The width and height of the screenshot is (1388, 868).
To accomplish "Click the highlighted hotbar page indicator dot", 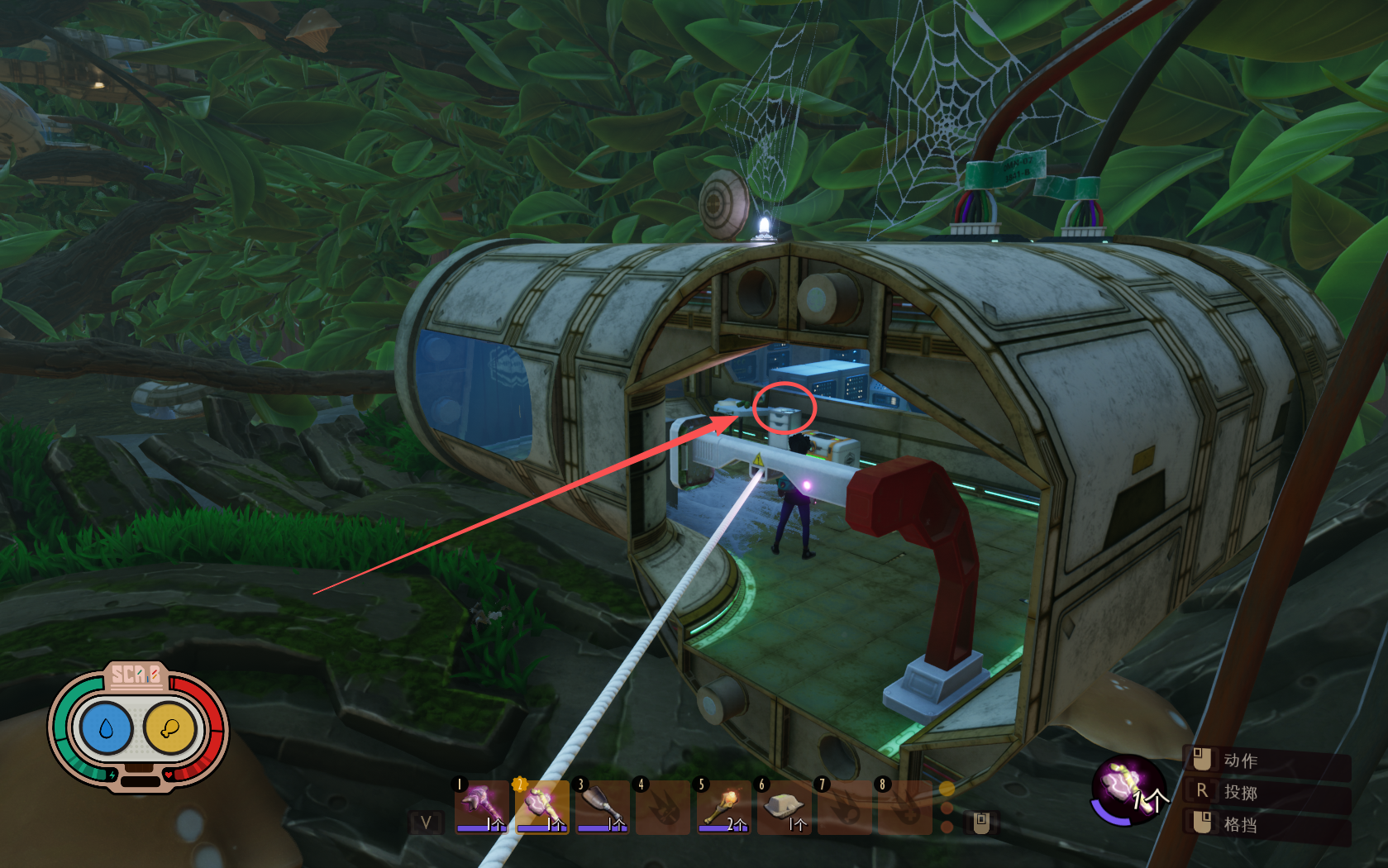I will click(x=947, y=789).
